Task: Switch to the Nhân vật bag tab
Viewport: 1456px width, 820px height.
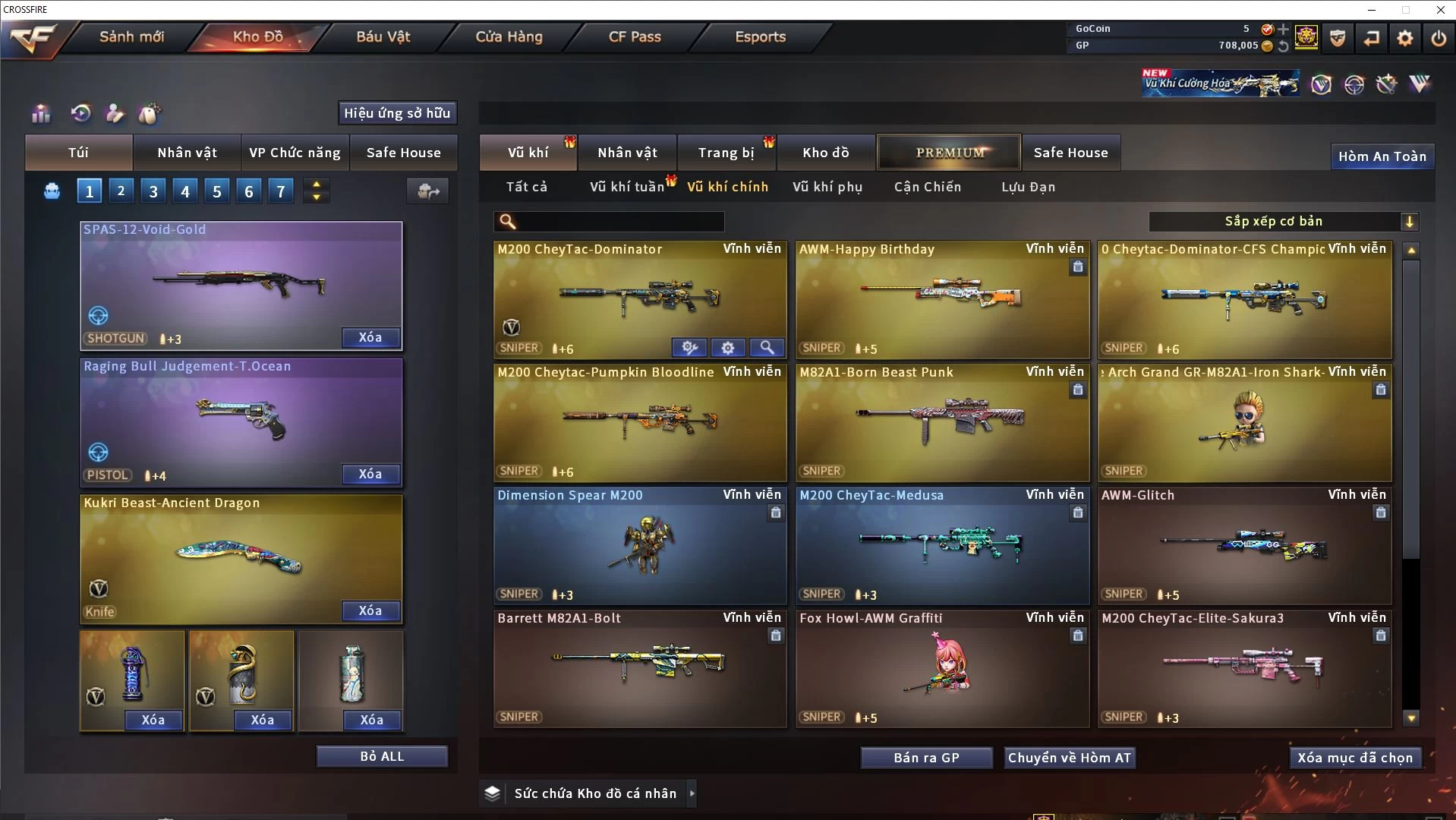Action: click(187, 153)
